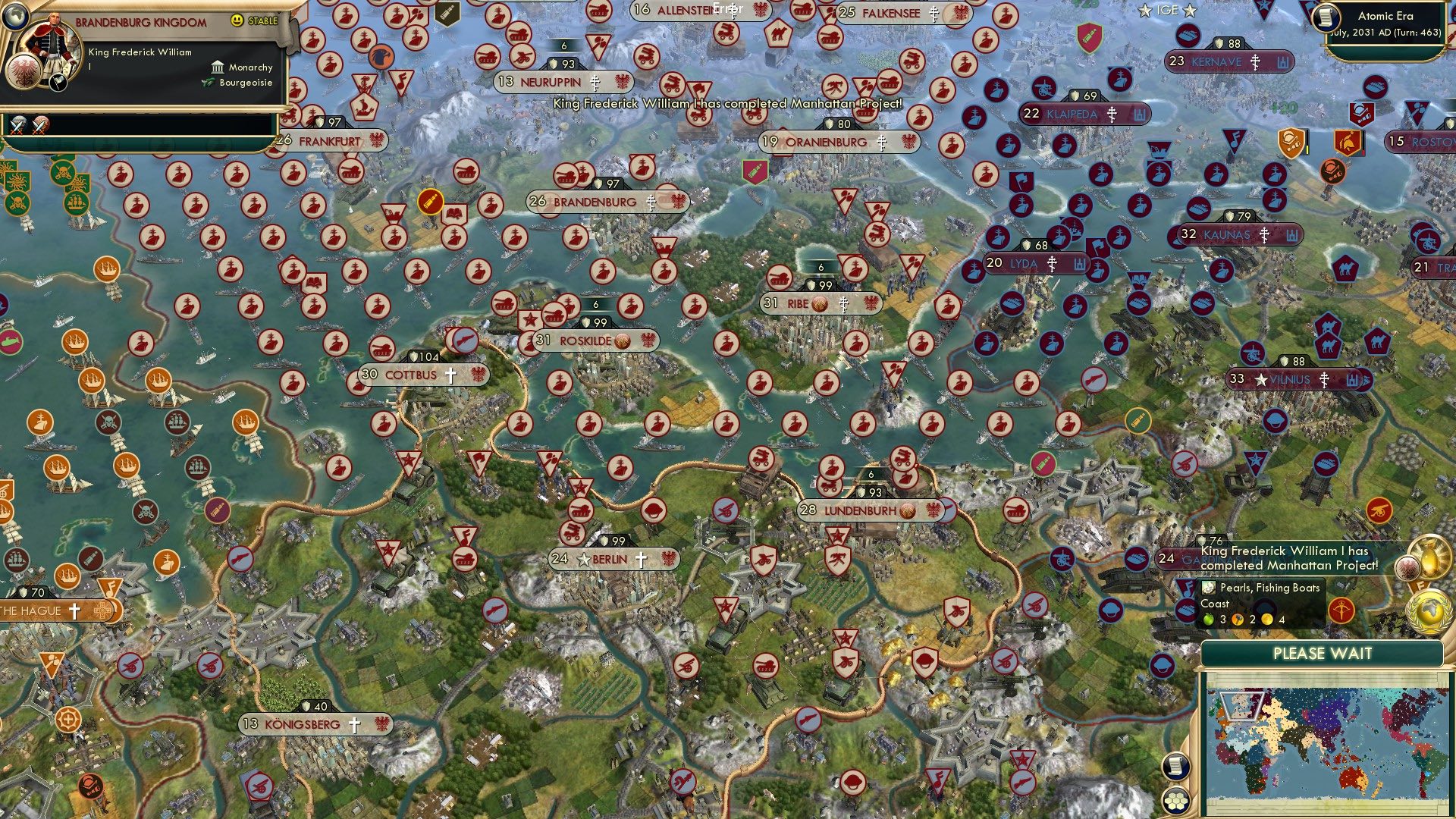Image resolution: width=1456 pixels, height=819 pixels.
Task: Toggle the hex grid overlay button
Action: (x=1175, y=801)
